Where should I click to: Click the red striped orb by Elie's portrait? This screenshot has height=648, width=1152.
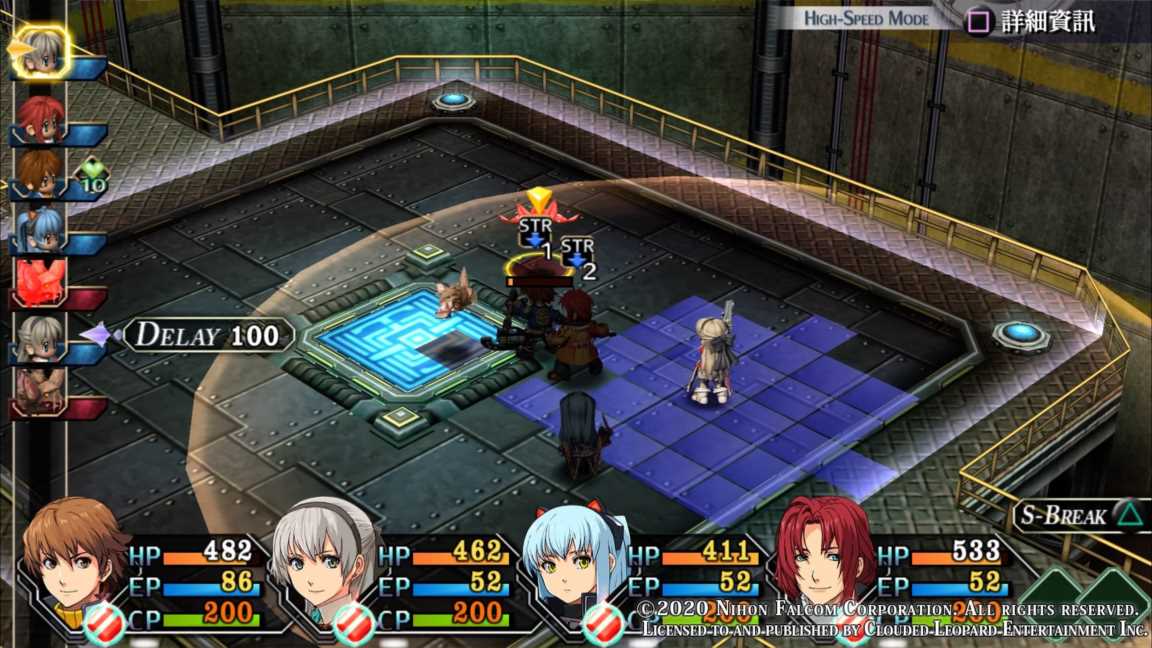point(354,624)
